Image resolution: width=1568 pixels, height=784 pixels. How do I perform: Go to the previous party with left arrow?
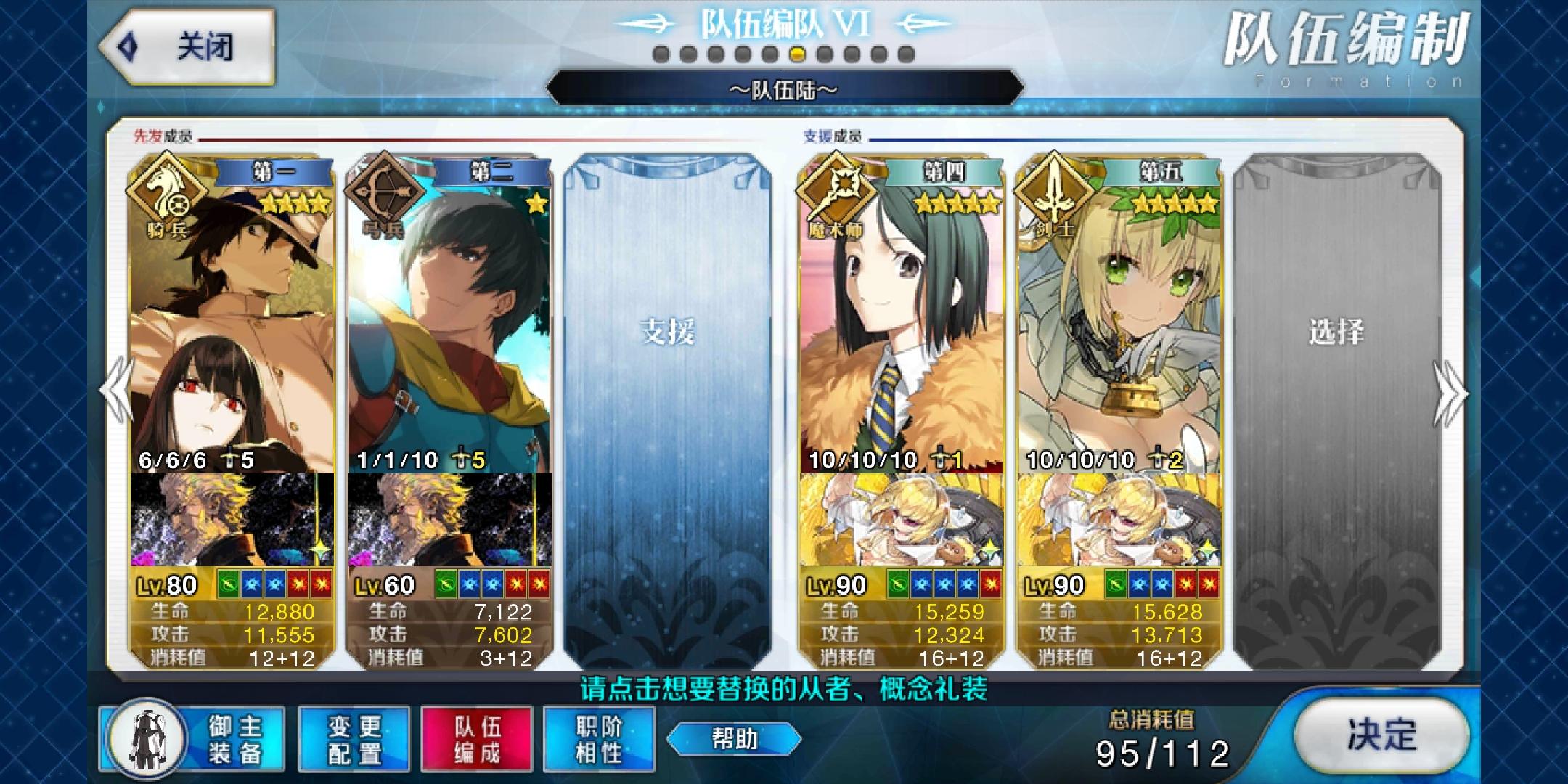pos(116,391)
